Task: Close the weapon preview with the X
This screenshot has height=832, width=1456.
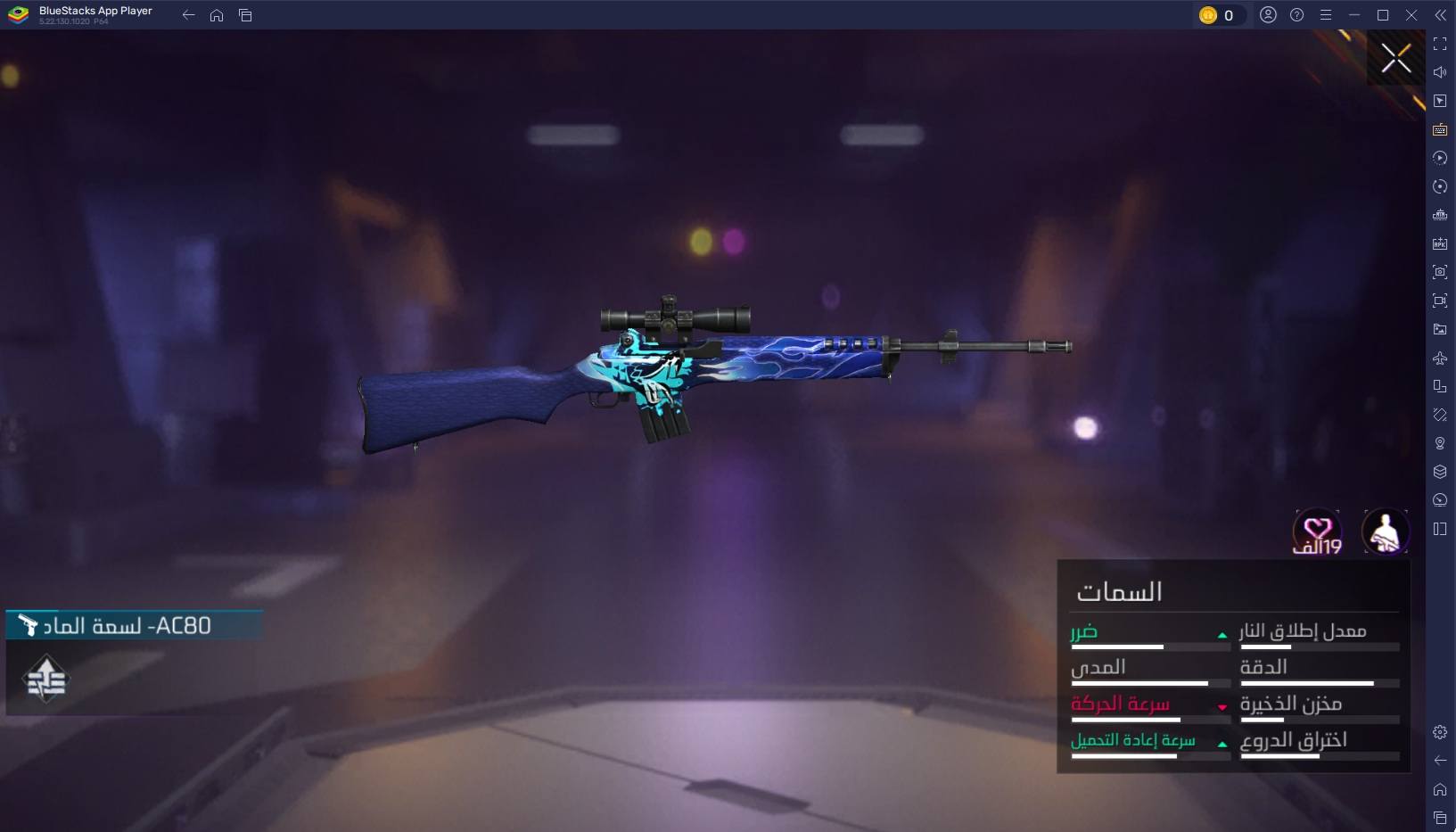Action: click(1395, 59)
